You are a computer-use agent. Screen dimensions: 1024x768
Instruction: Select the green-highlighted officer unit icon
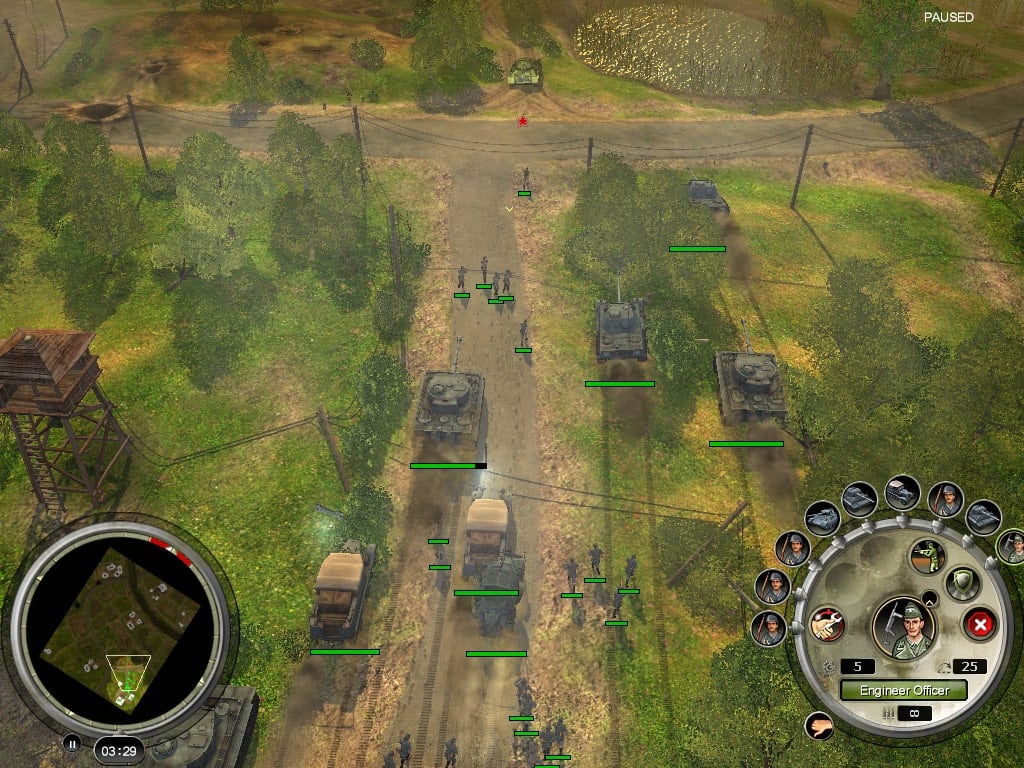pyautogui.click(x=1011, y=547)
